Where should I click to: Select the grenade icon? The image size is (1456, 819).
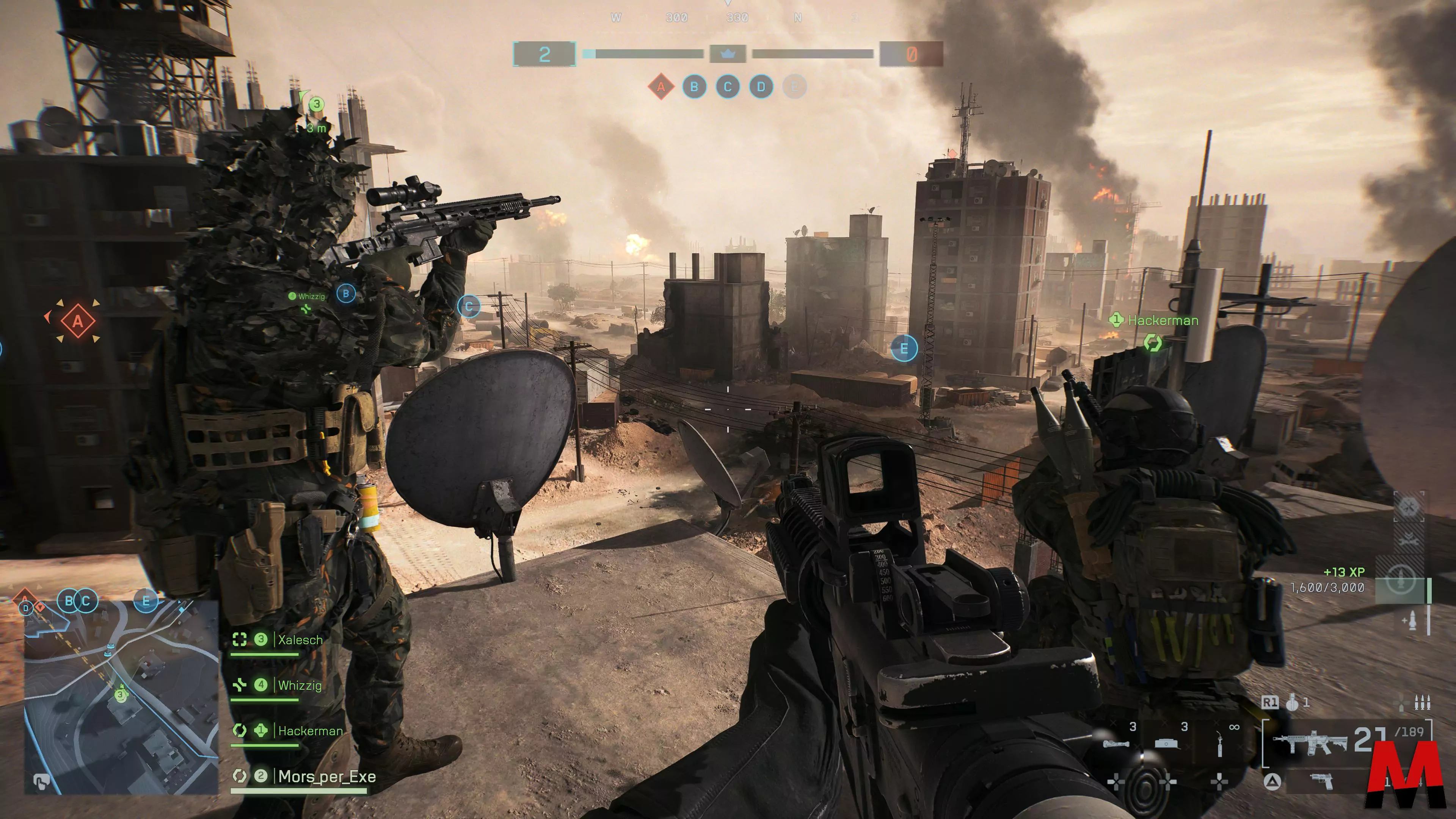1292,703
